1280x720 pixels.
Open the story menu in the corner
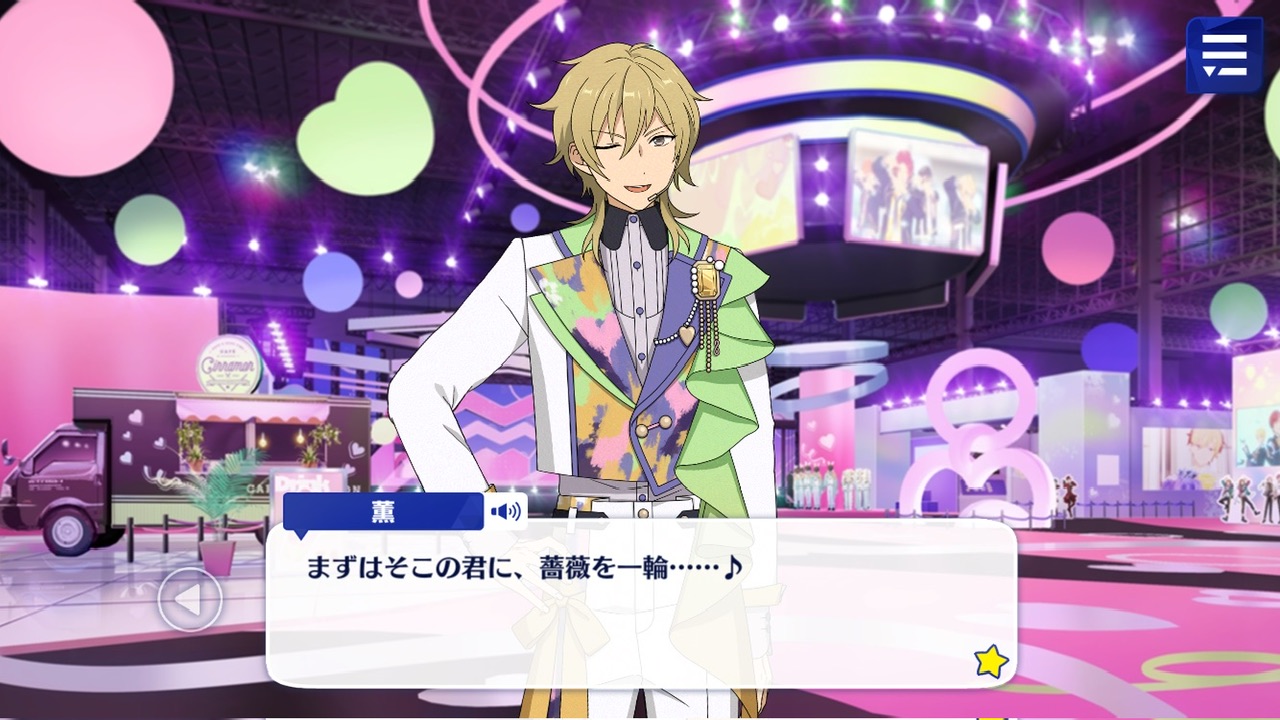pyautogui.click(x=1224, y=55)
